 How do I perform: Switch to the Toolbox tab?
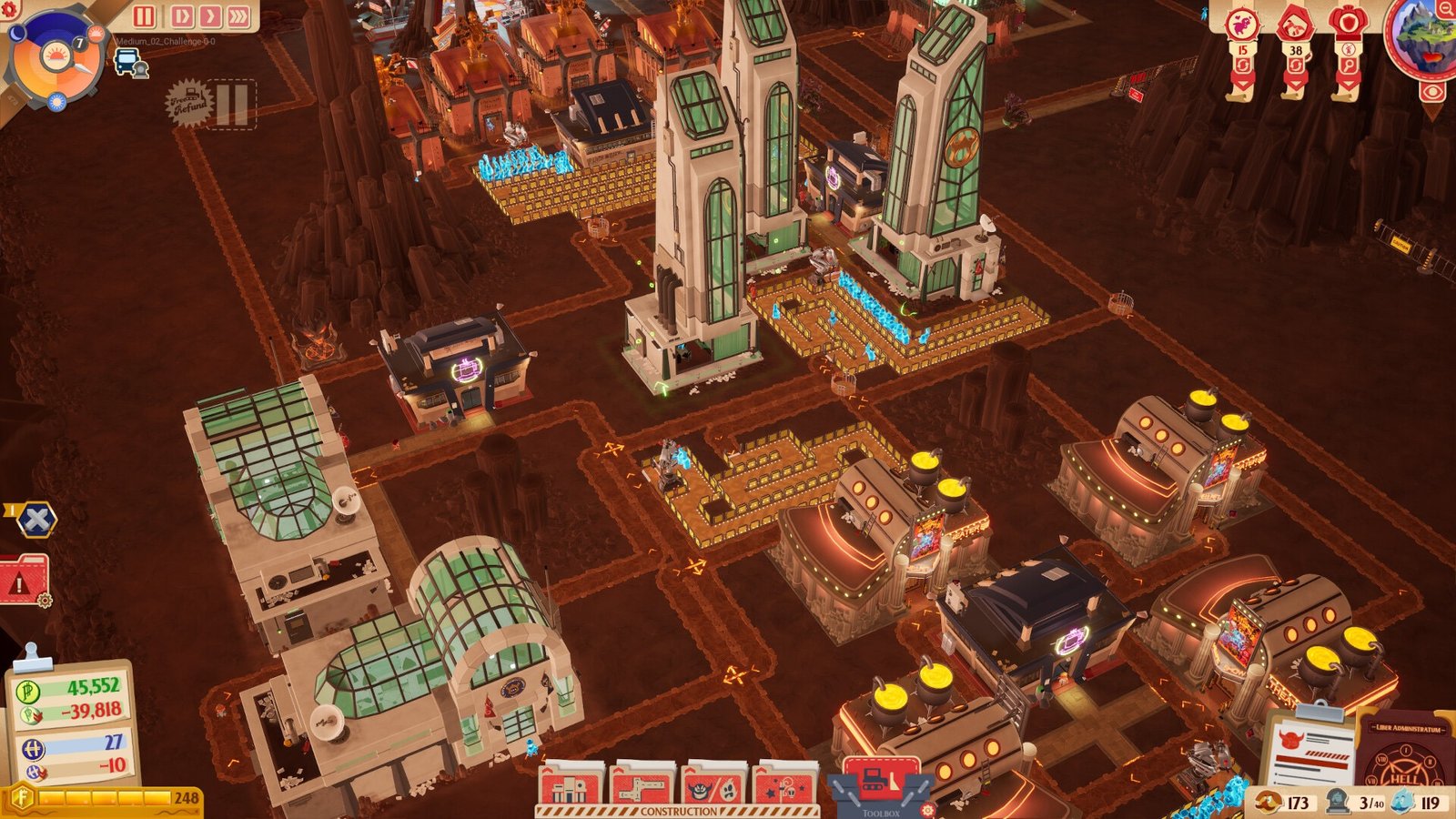[x=885, y=808]
